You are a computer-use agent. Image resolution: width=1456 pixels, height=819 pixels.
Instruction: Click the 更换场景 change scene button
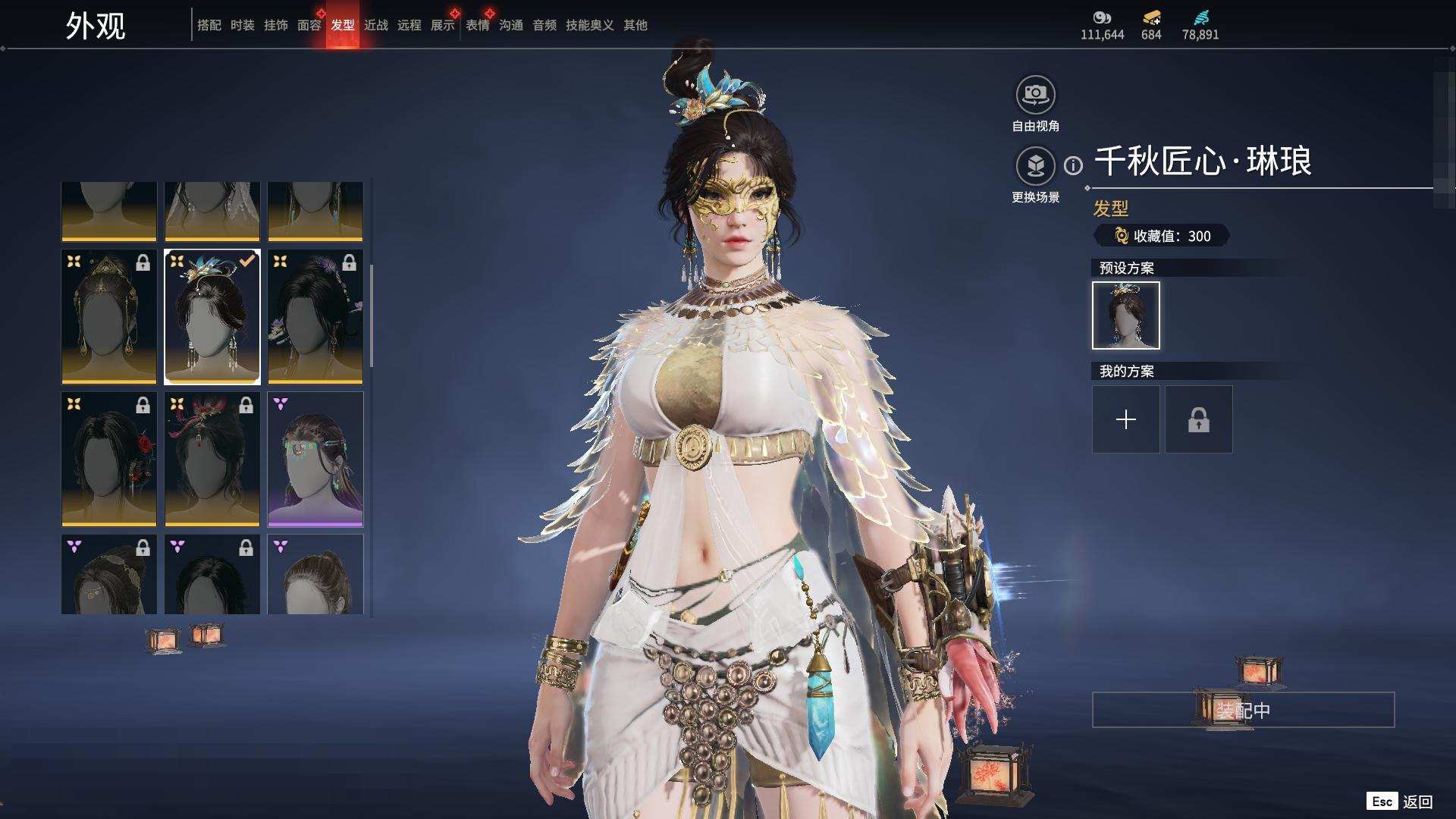(1035, 166)
